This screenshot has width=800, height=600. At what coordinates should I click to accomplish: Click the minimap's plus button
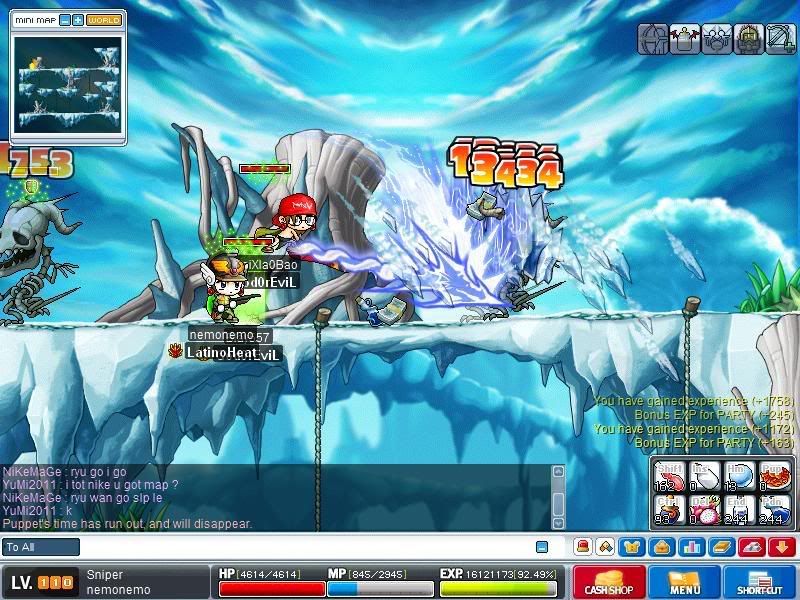pos(78,20)
